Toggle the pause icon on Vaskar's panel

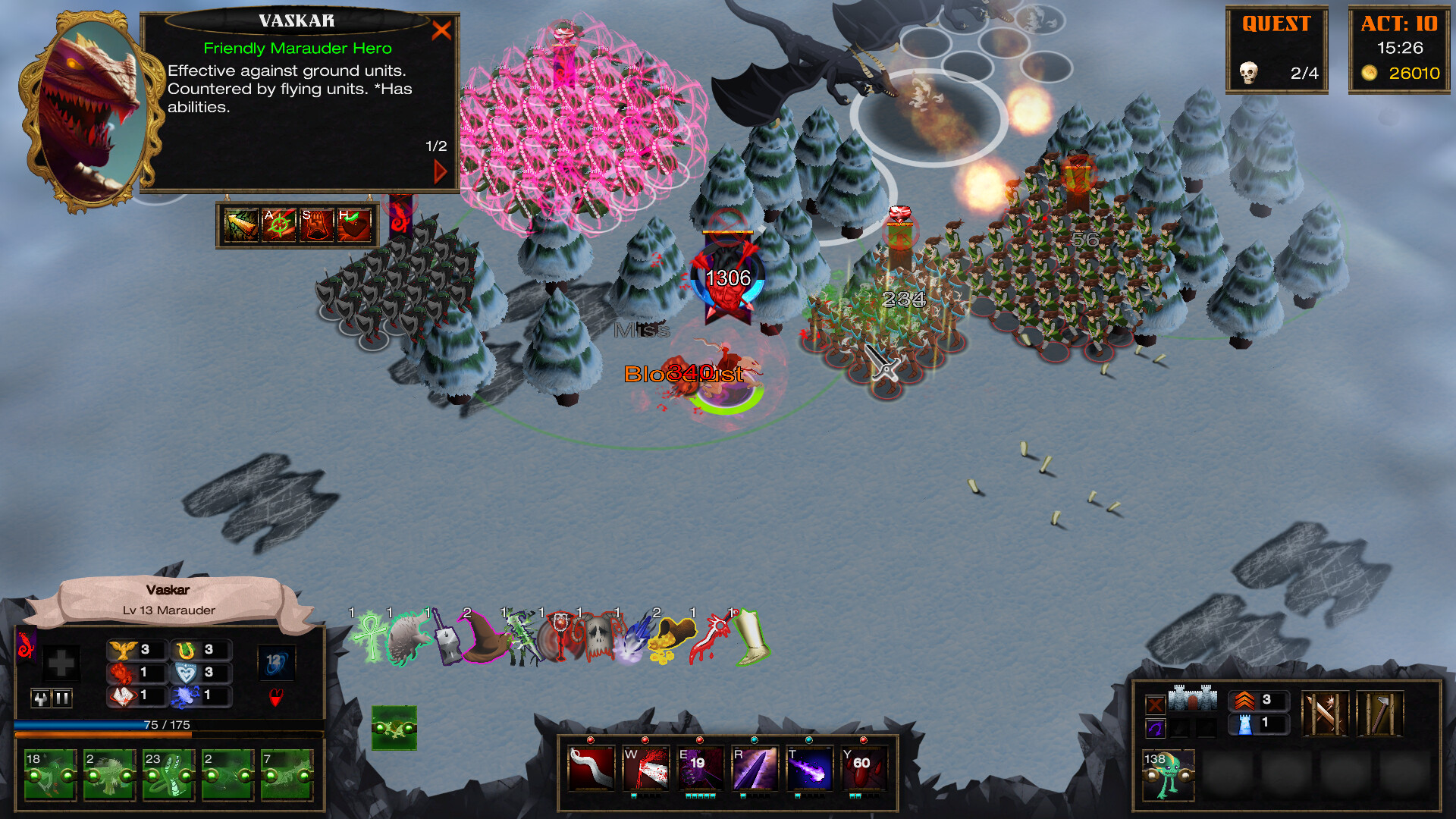click(61, 698)
